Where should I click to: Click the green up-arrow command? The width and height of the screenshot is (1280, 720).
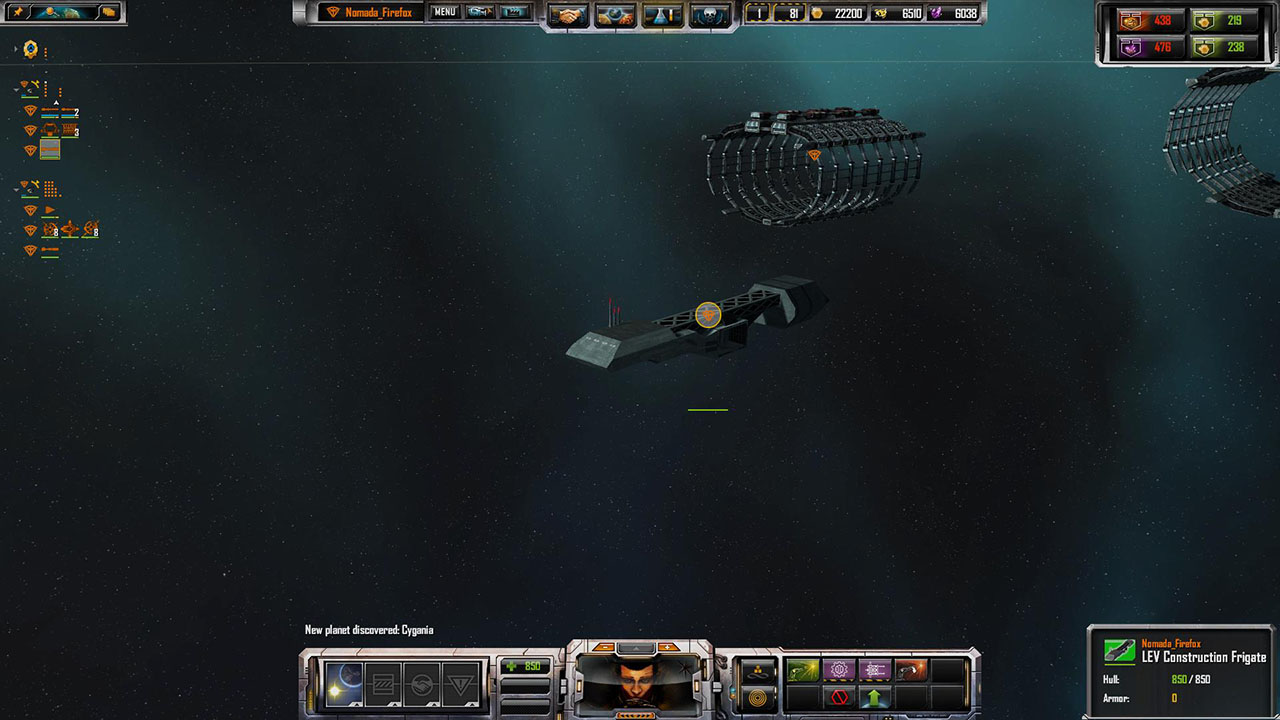(875, 697)
